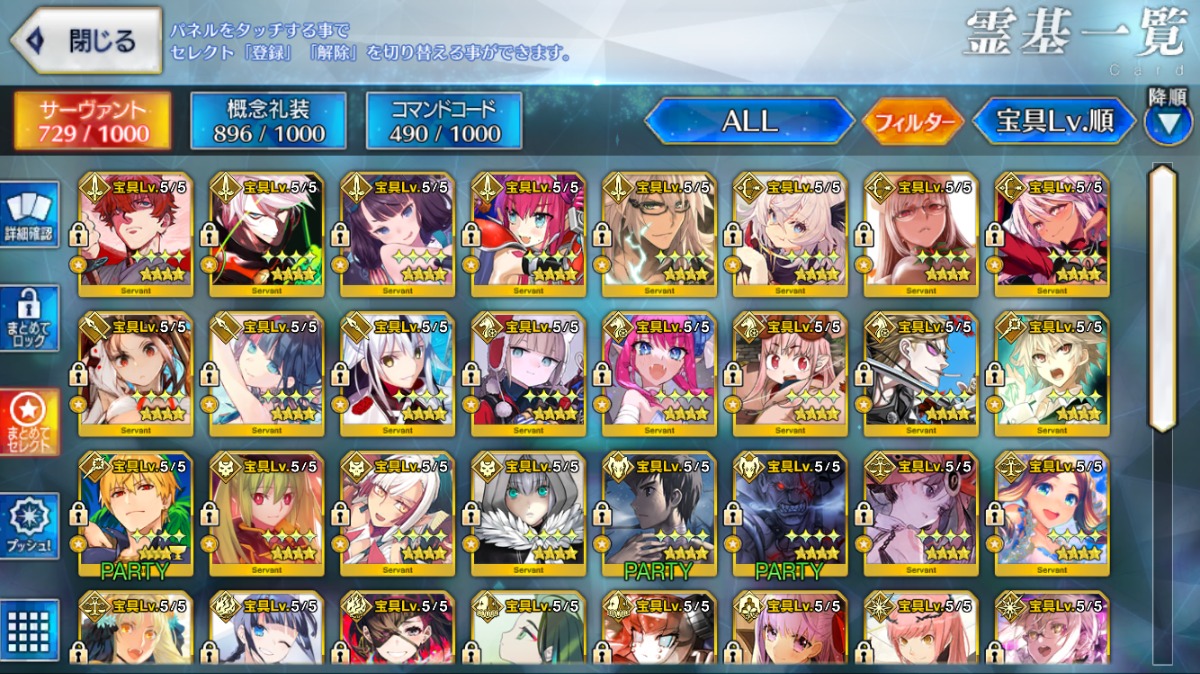The height and width of the screenshot is (674, 1200).
Task: Switch to the サーヴァント tab
Action: pyautogui.click(x=92, y=121)
